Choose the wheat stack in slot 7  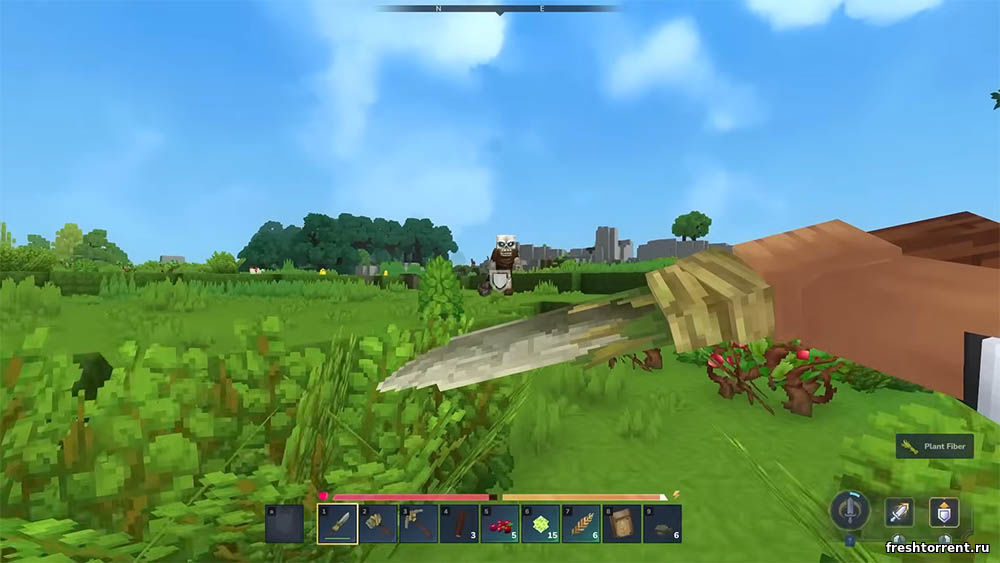pyautogui.click(x=581, y=523)
